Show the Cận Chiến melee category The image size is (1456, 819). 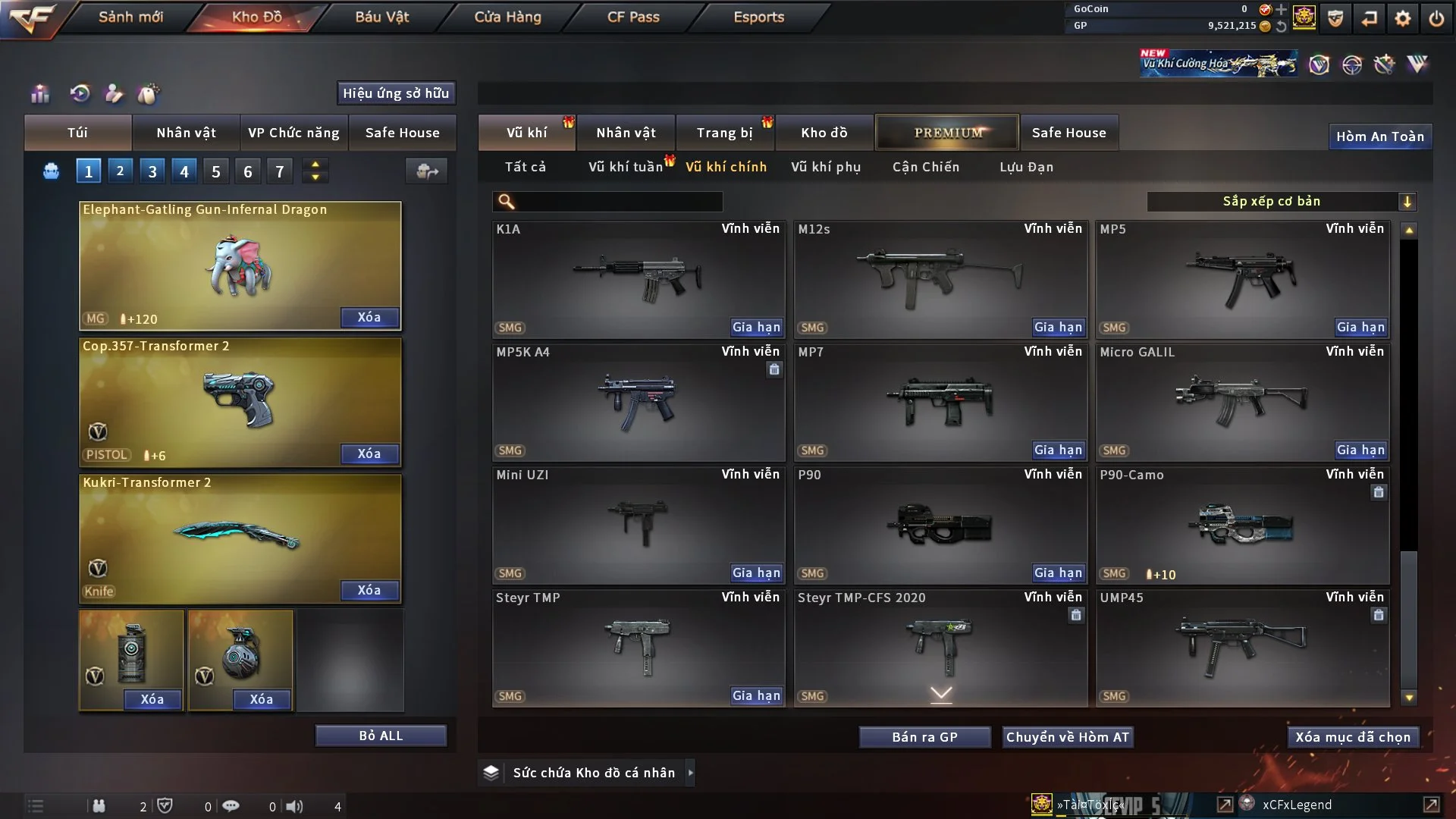coord(925,167)
